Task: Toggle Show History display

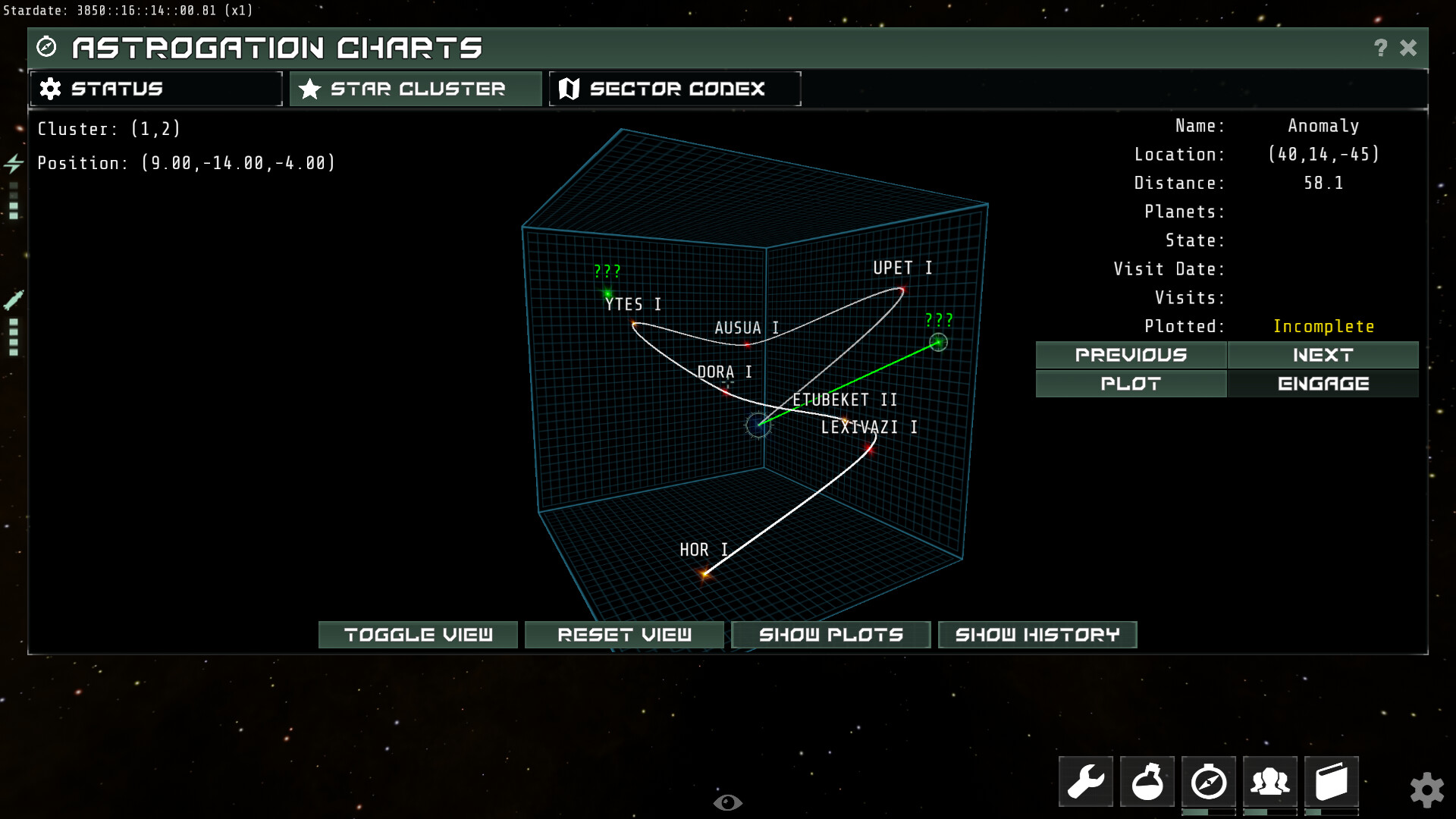Action: tap(1037, 635)
